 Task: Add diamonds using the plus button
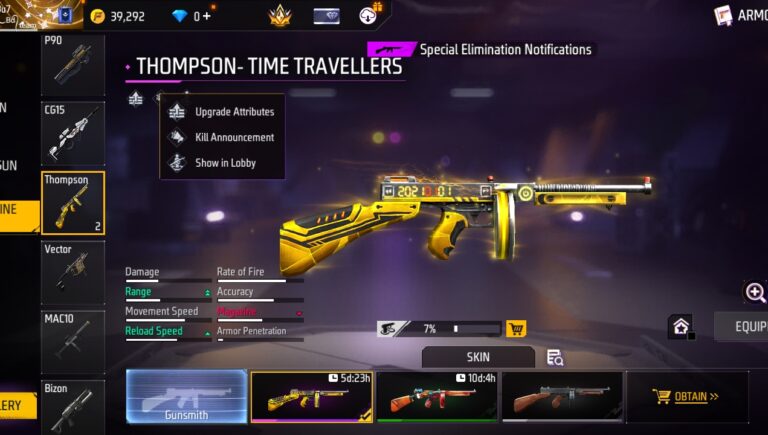click(x=207, y=16)
